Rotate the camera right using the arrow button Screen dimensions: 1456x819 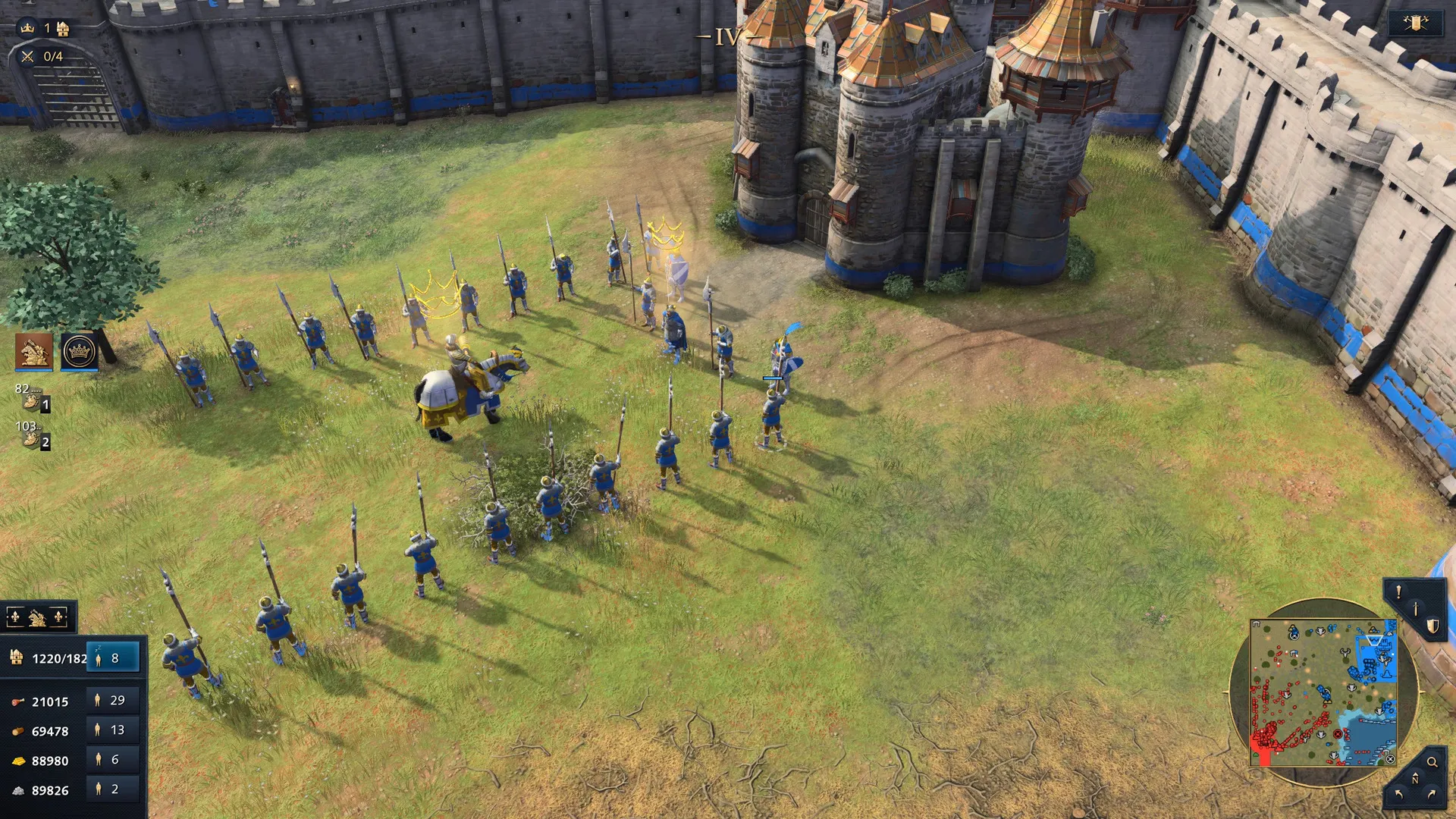click(1432, 794)
